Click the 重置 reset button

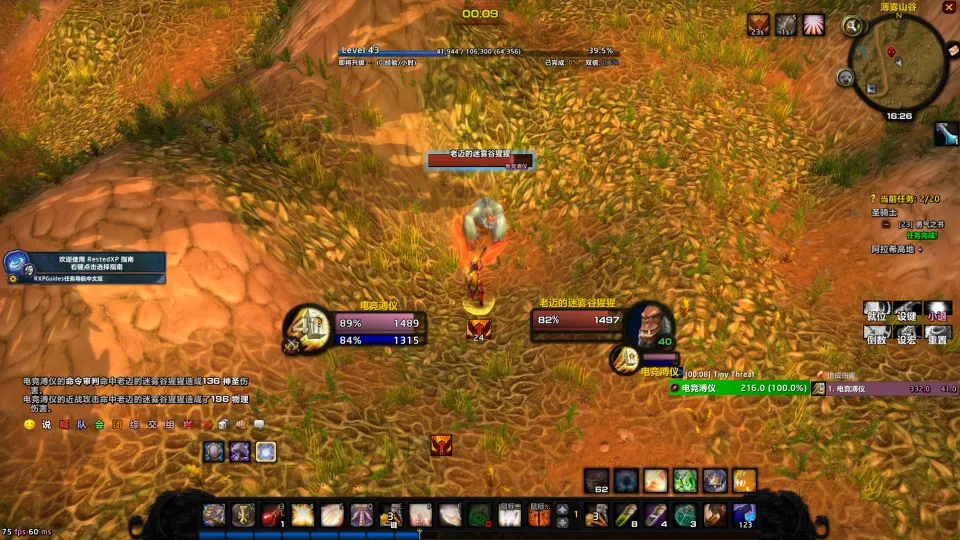937,338
